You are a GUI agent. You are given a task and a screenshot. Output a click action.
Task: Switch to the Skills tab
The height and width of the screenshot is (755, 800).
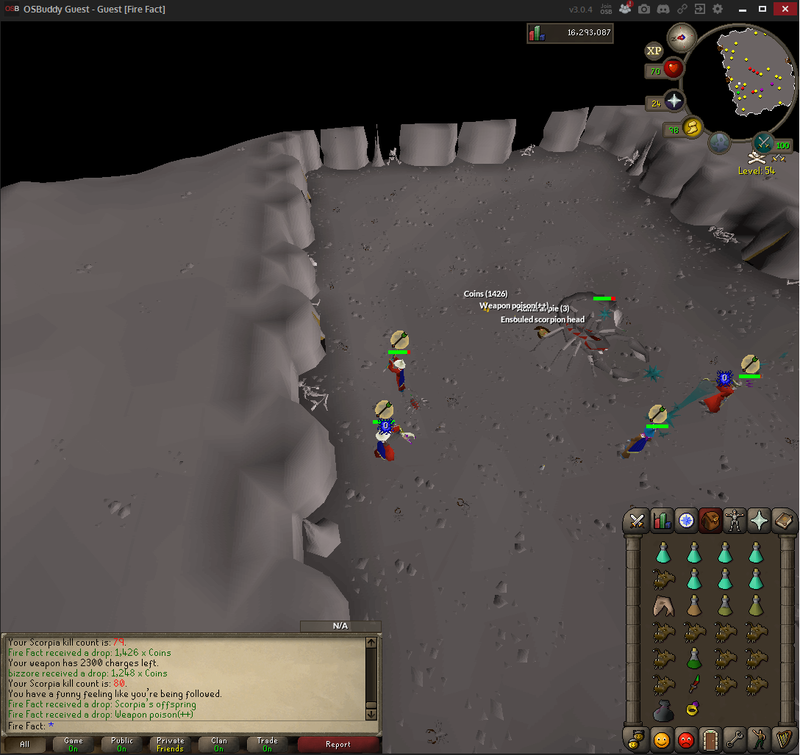point(660,520)
